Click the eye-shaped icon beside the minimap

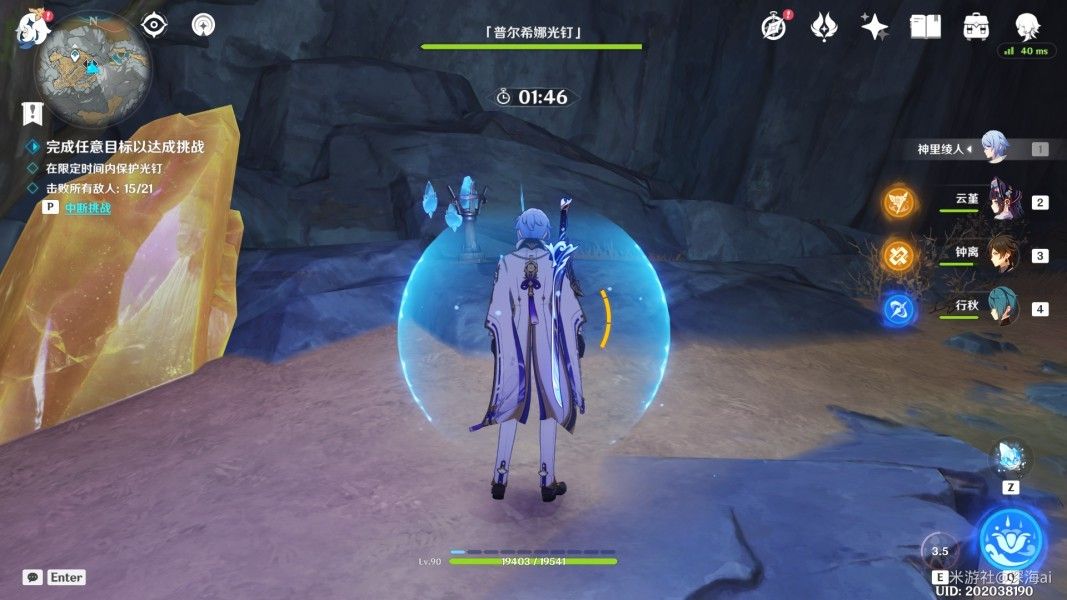click(x=154, y=24)
